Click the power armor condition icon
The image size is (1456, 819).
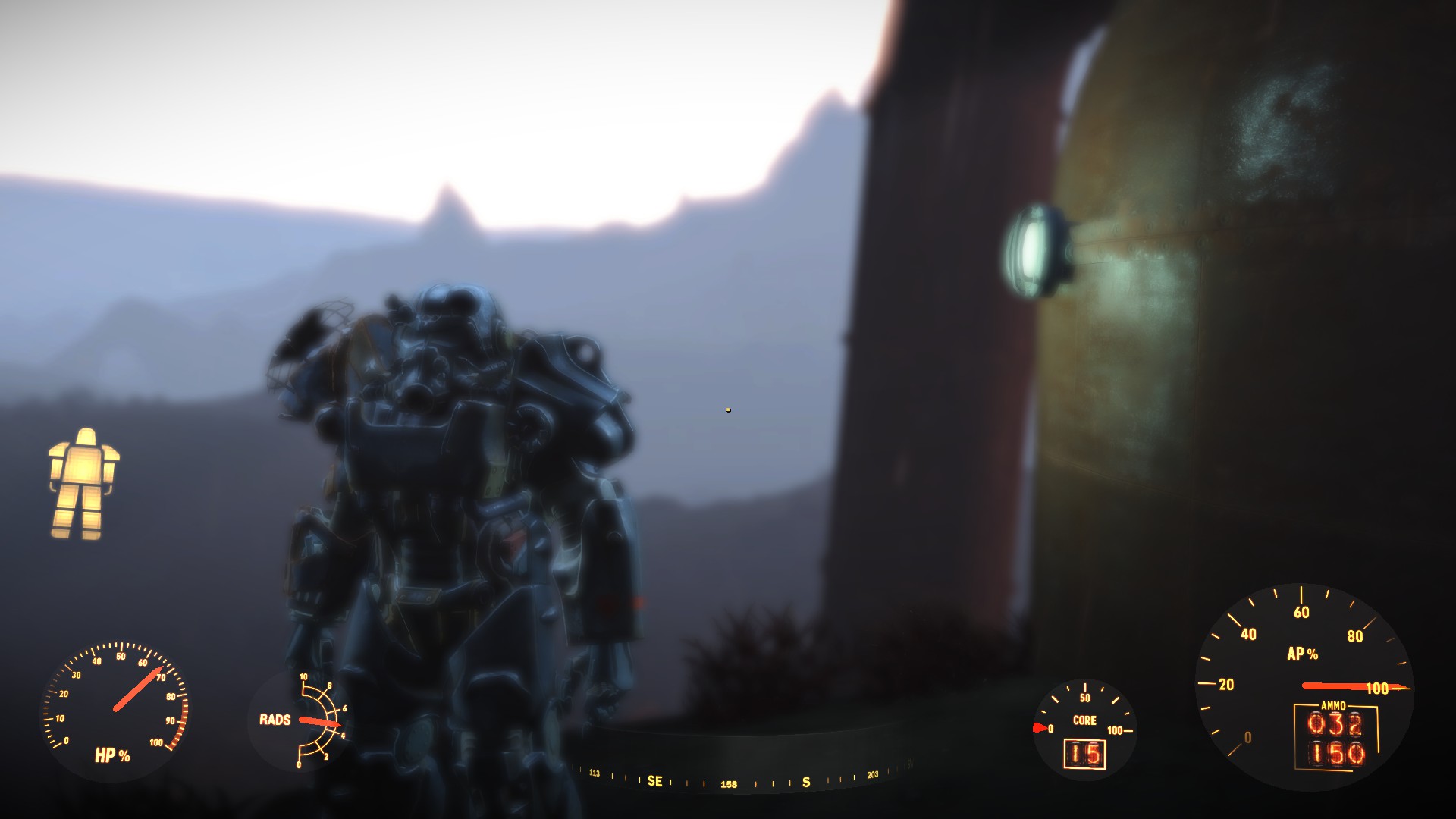coord(83,484)
